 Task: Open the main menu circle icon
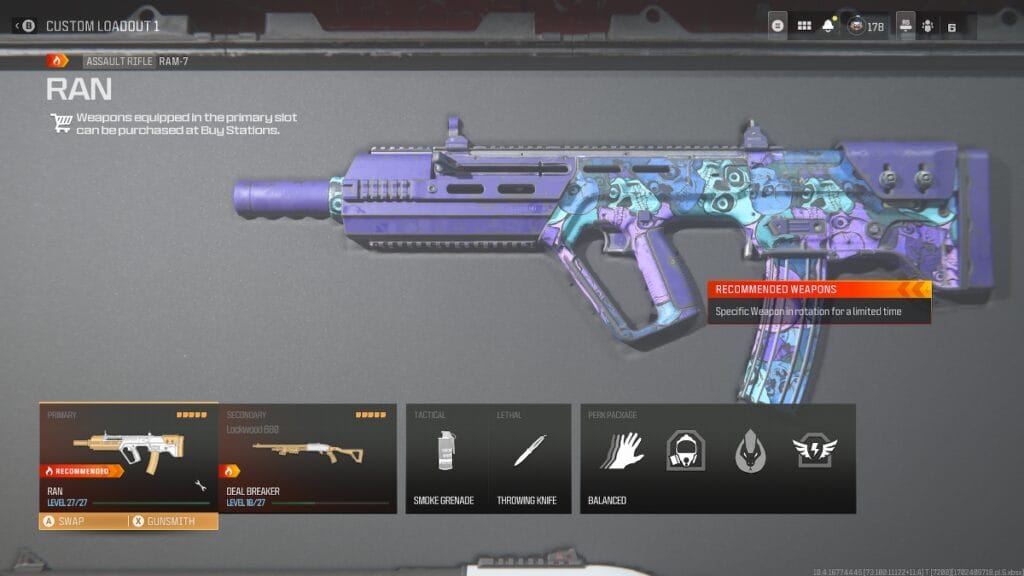point(777,26)
